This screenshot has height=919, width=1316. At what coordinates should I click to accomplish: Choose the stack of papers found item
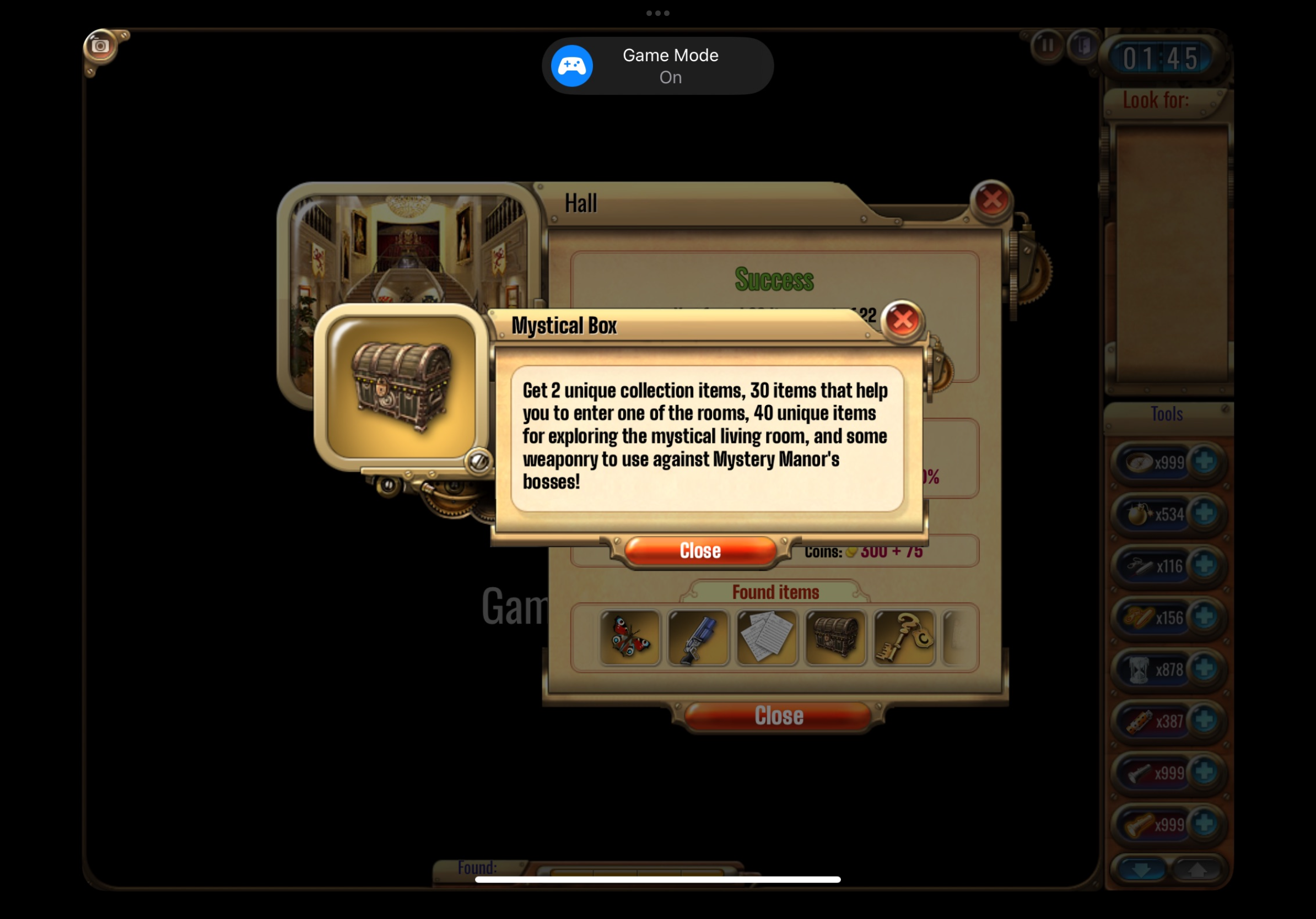pyautogui.click(x=767, y=637)
